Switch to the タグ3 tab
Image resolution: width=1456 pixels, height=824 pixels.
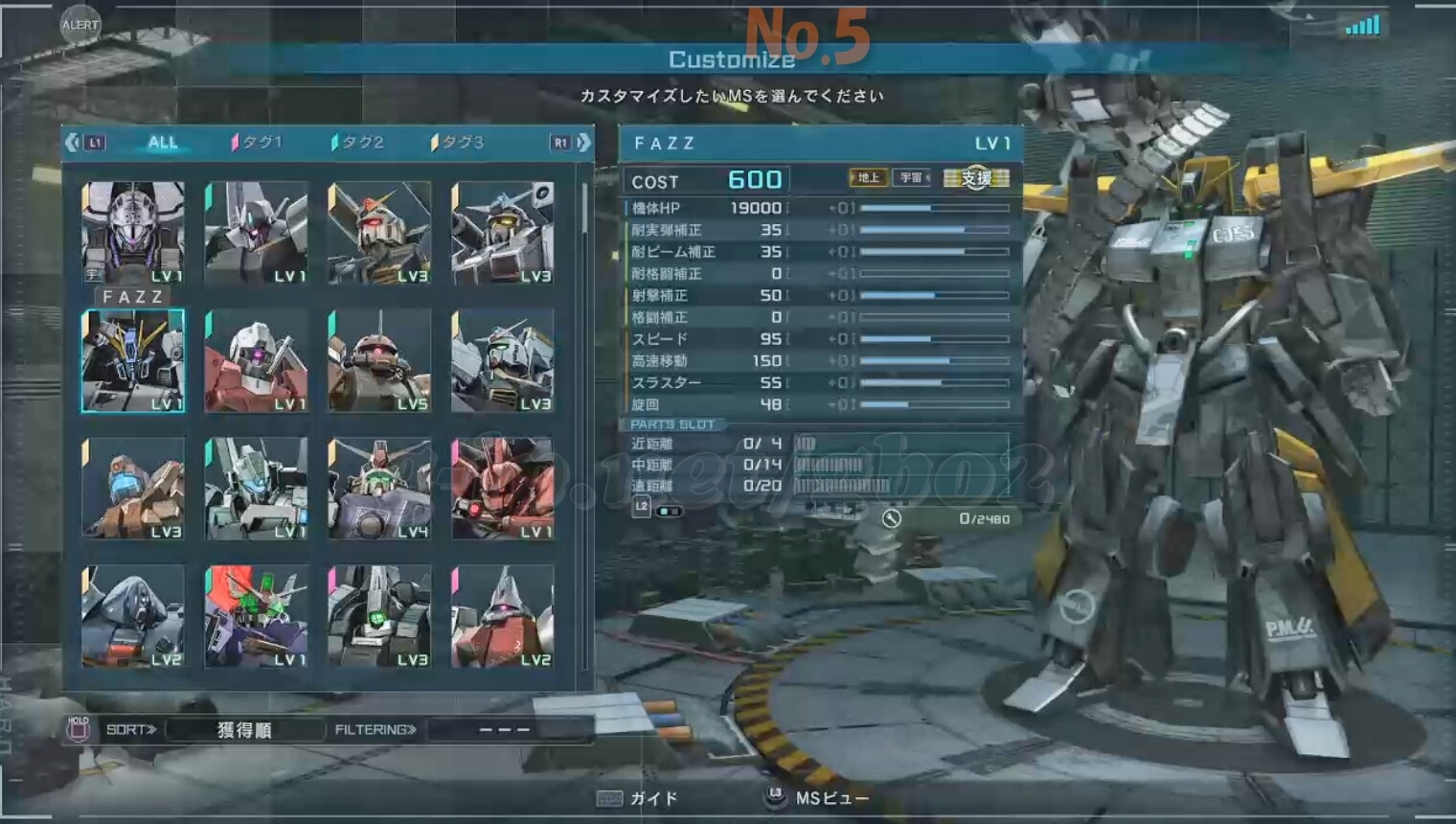point(461,143)
